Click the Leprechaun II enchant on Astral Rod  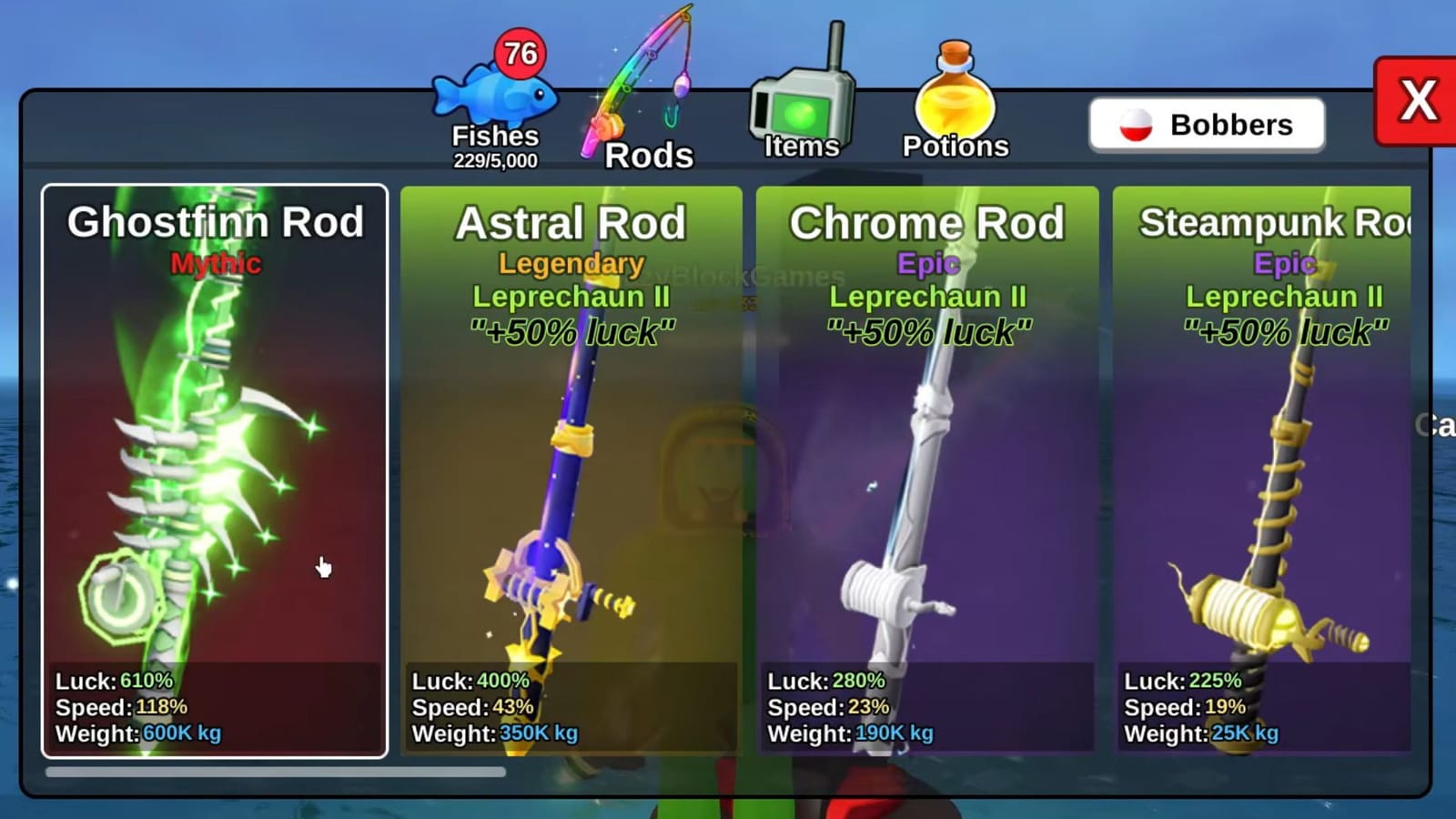[571, 297]
